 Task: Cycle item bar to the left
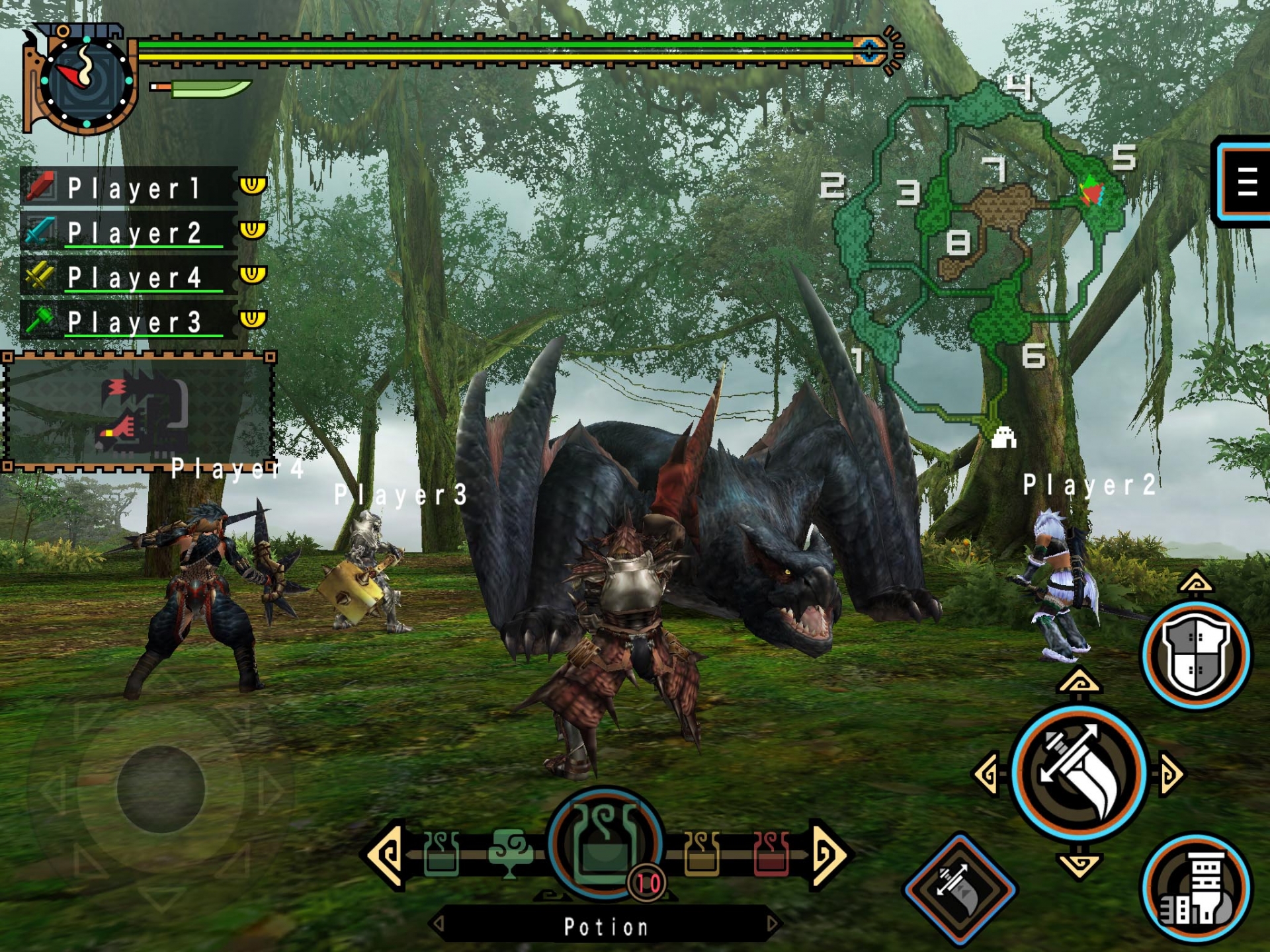384,855
